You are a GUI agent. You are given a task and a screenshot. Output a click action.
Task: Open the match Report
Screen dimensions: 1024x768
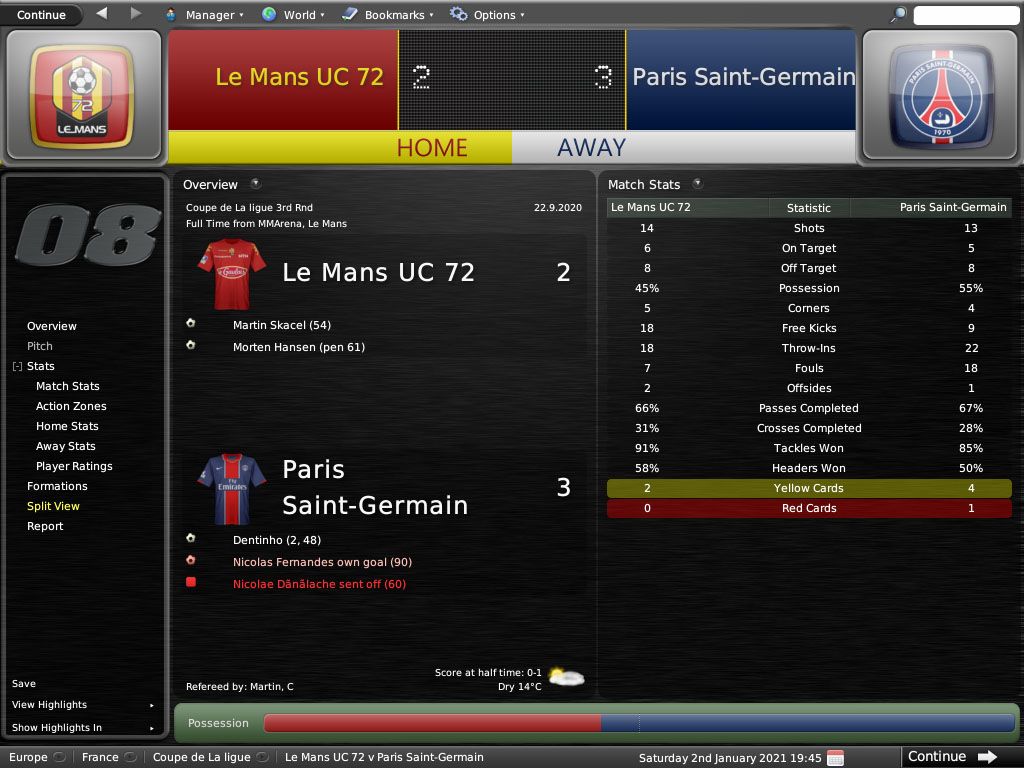[45, 526]
